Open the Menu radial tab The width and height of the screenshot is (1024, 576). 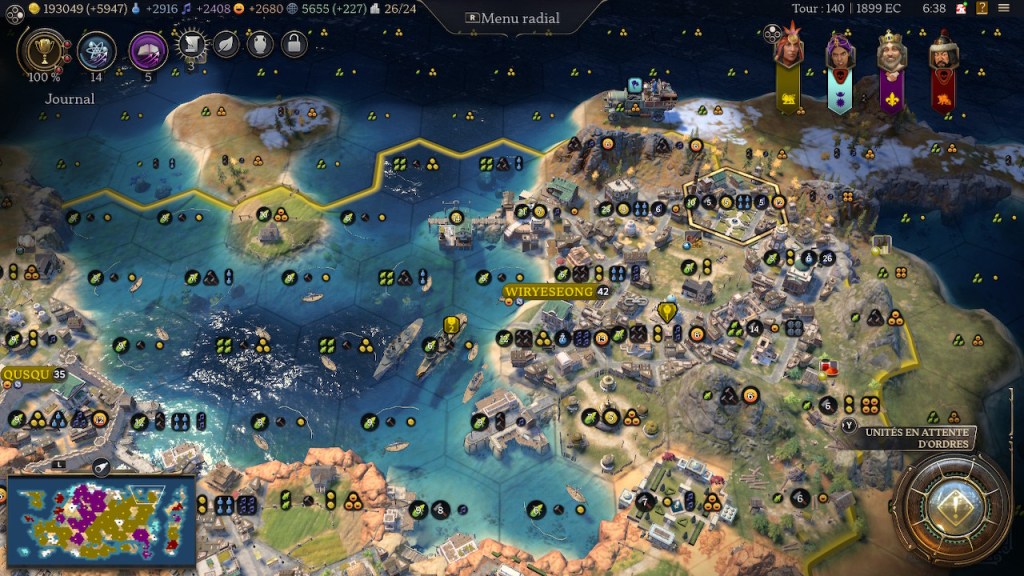(x=512, y=18)
